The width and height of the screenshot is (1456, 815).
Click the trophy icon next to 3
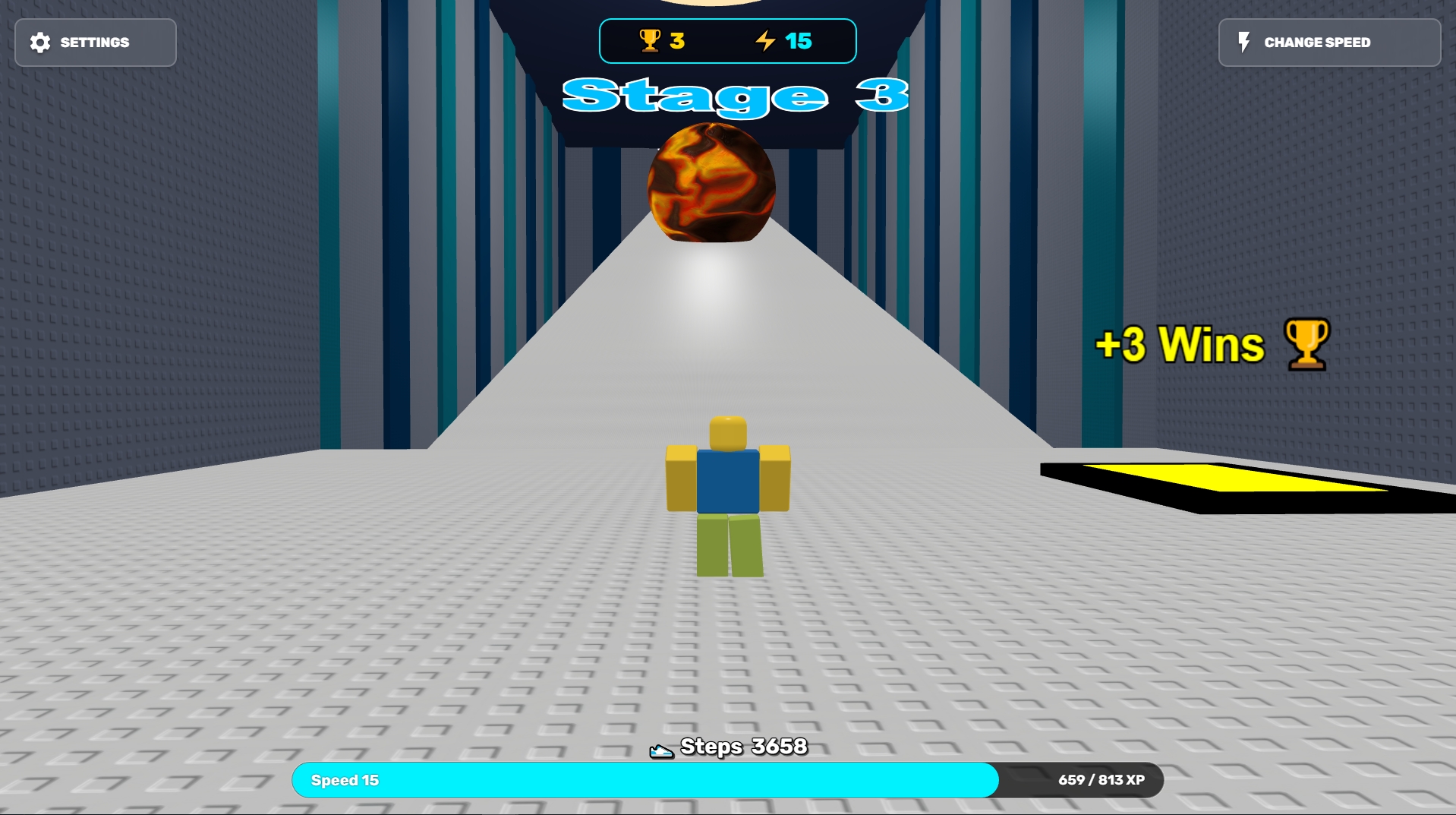(x=649, y=42)
